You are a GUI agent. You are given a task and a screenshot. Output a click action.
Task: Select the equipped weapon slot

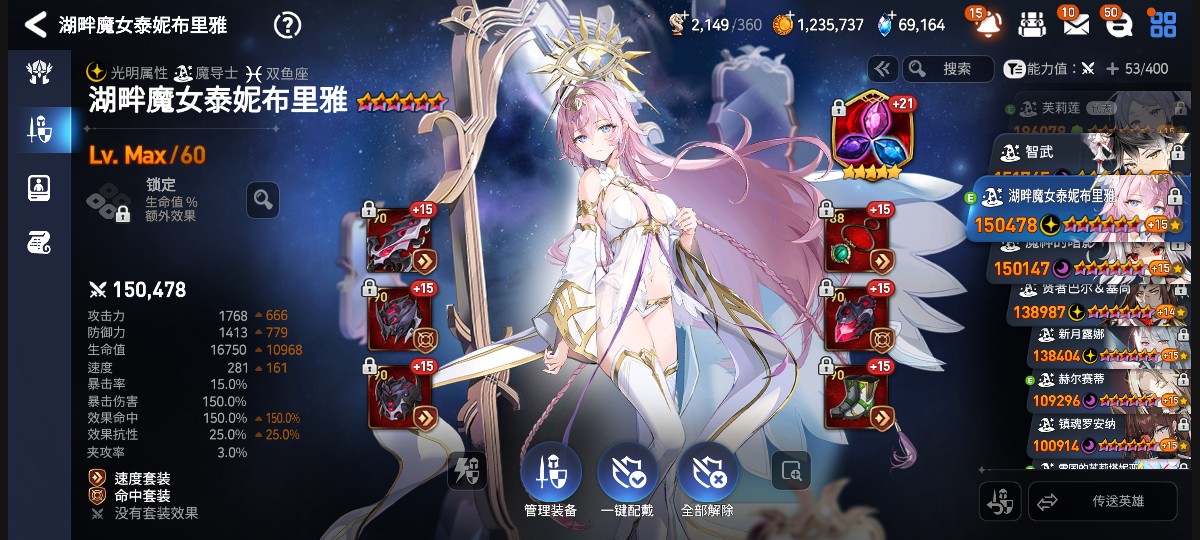pyautogui.click(x=401, y=240)
